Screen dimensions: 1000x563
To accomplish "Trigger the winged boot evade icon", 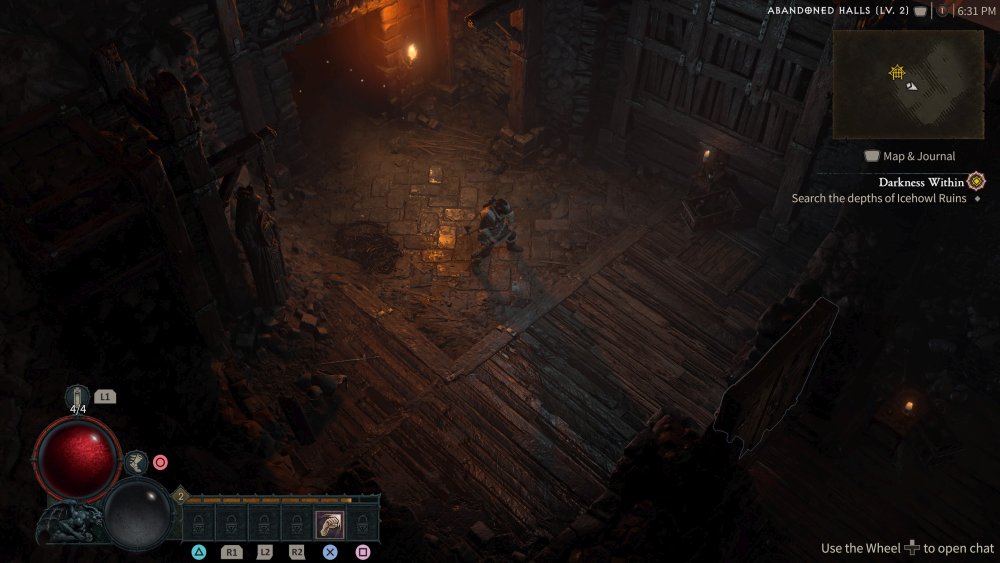I will (137, 462).
